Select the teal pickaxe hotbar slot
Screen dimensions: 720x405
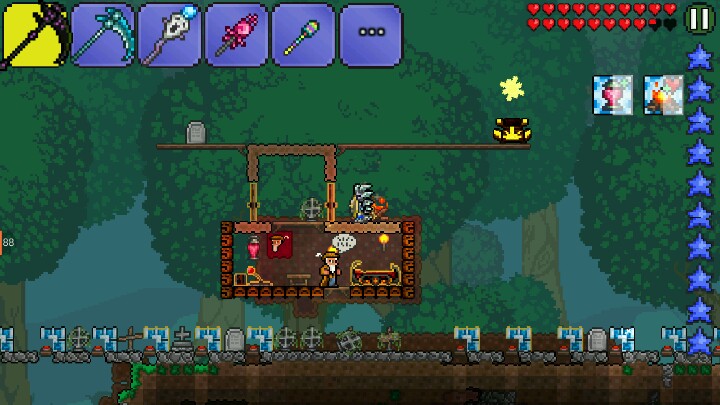102,35
